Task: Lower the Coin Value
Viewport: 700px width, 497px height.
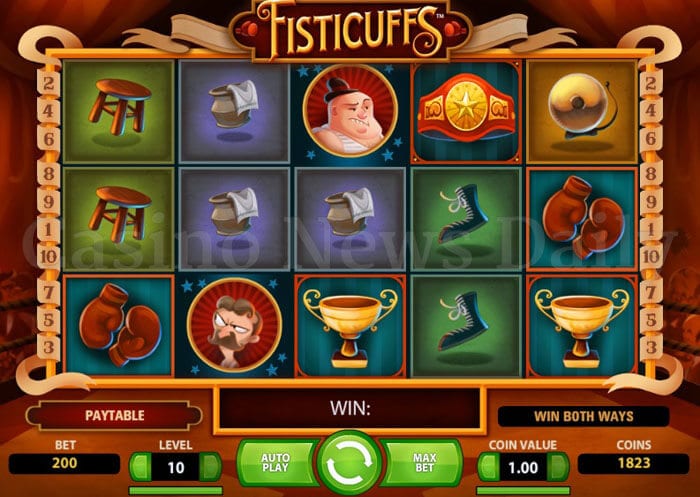Action: [488, 465]
